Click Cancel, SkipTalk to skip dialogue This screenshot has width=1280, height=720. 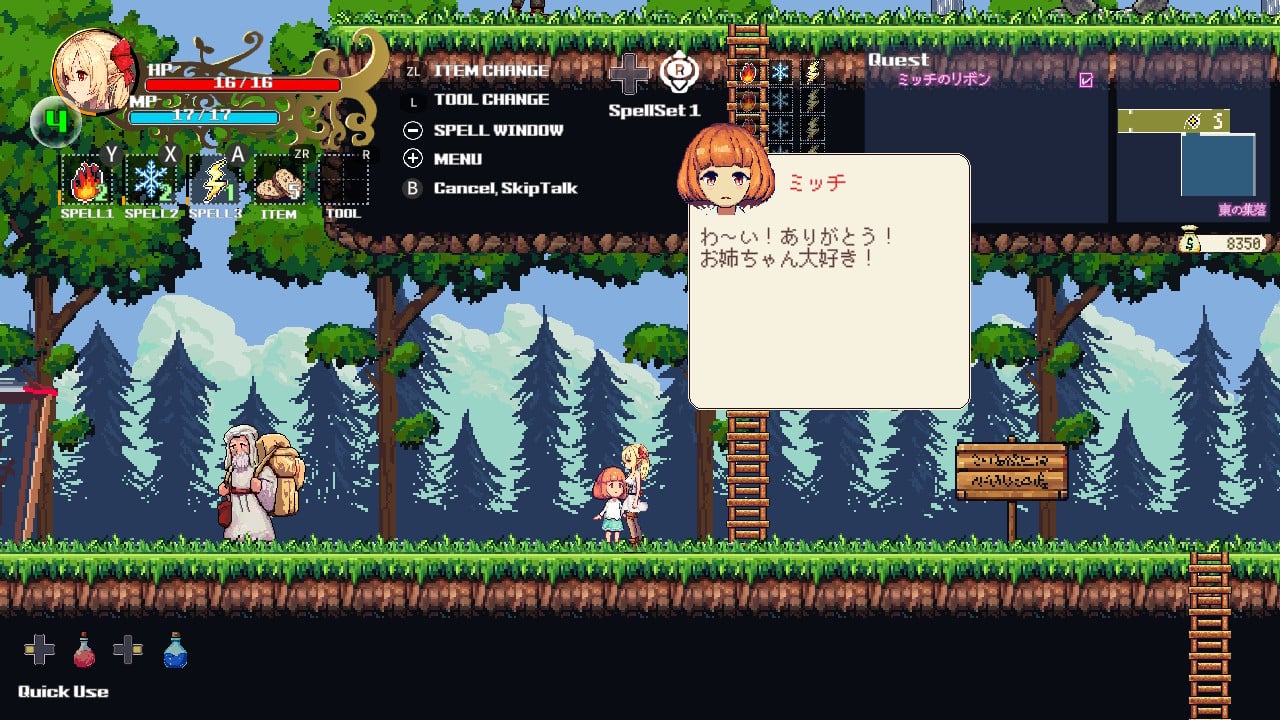point(505,188)
